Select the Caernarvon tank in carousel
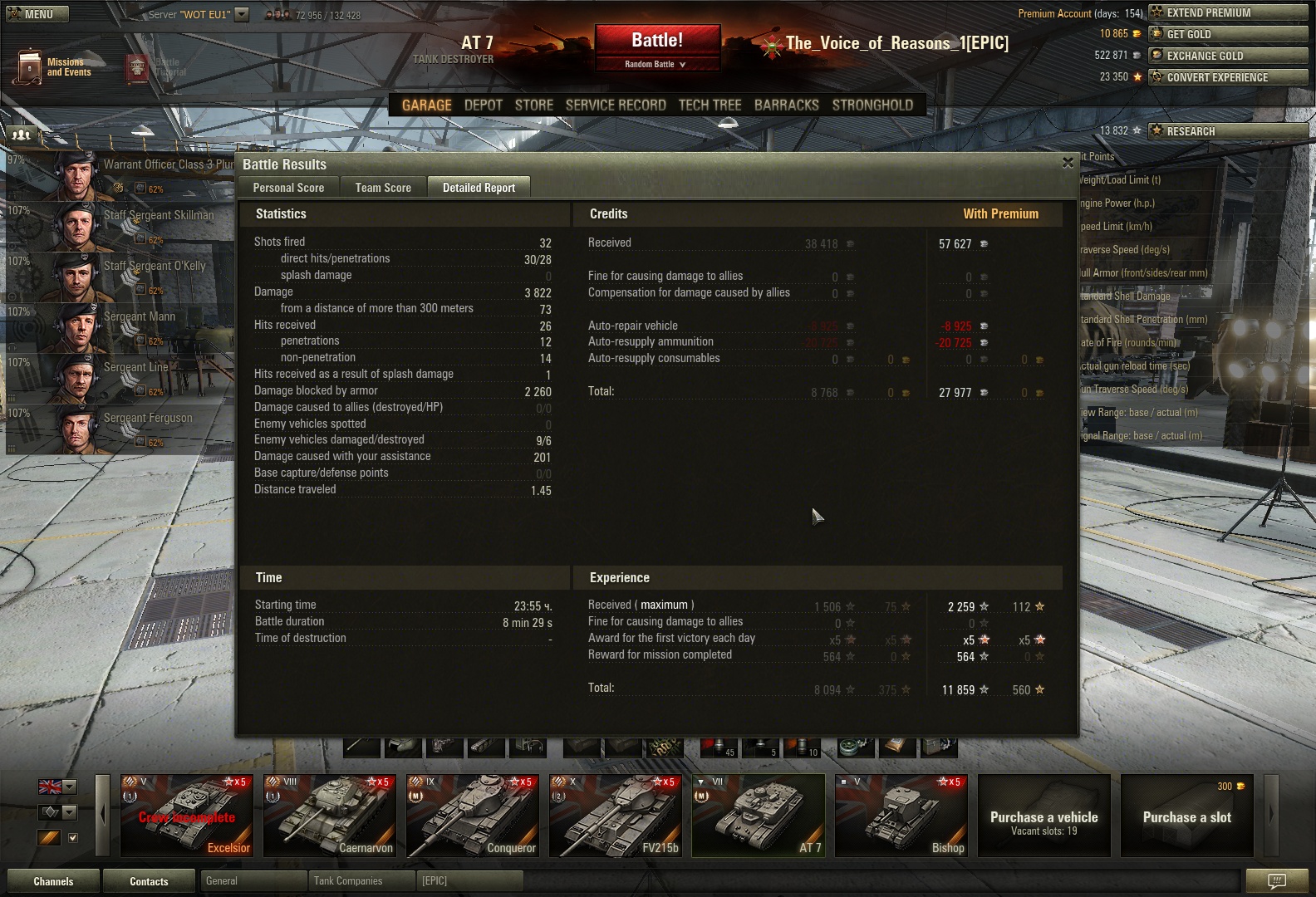Screen dimensions: 1316x897 pyautogui.click(x=330, y=816)
